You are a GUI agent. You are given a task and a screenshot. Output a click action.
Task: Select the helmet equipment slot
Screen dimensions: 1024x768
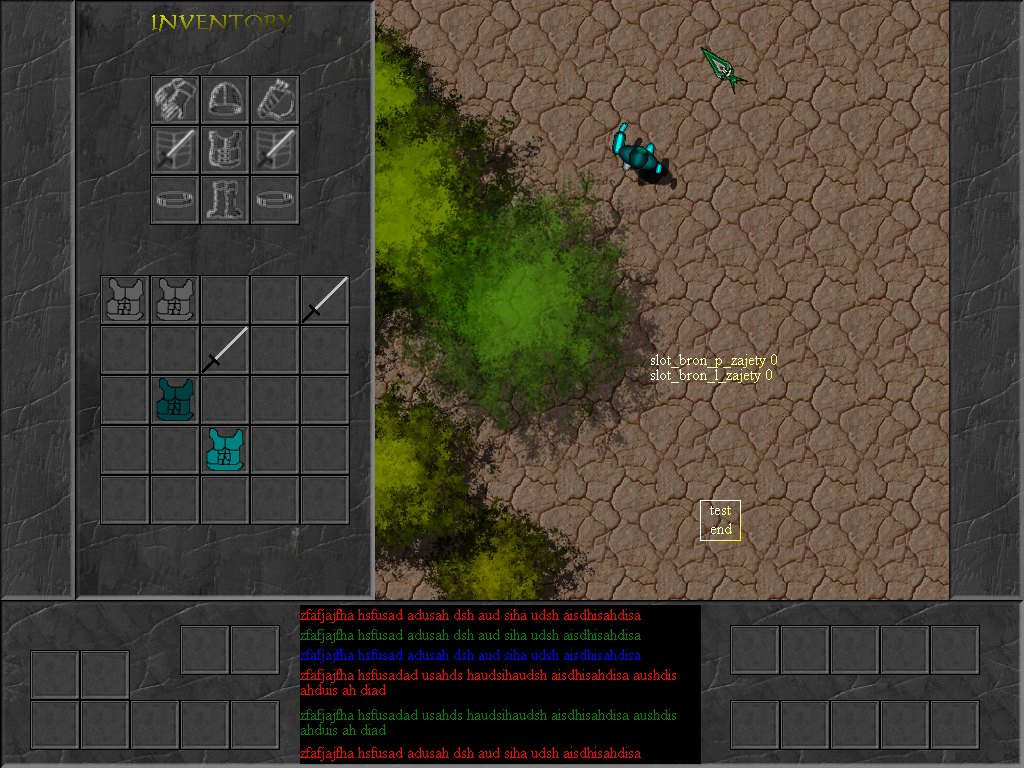pos(225,99)
